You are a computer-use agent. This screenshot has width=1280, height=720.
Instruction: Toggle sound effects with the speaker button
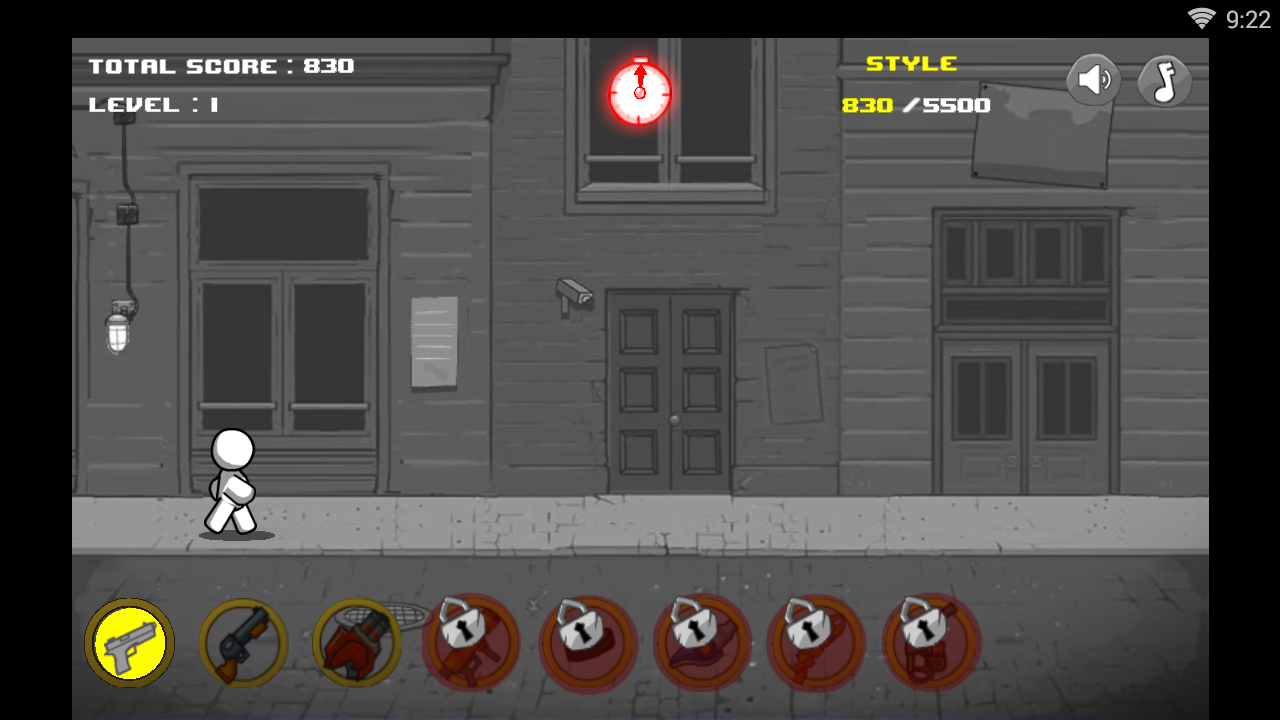point(1094,80)
